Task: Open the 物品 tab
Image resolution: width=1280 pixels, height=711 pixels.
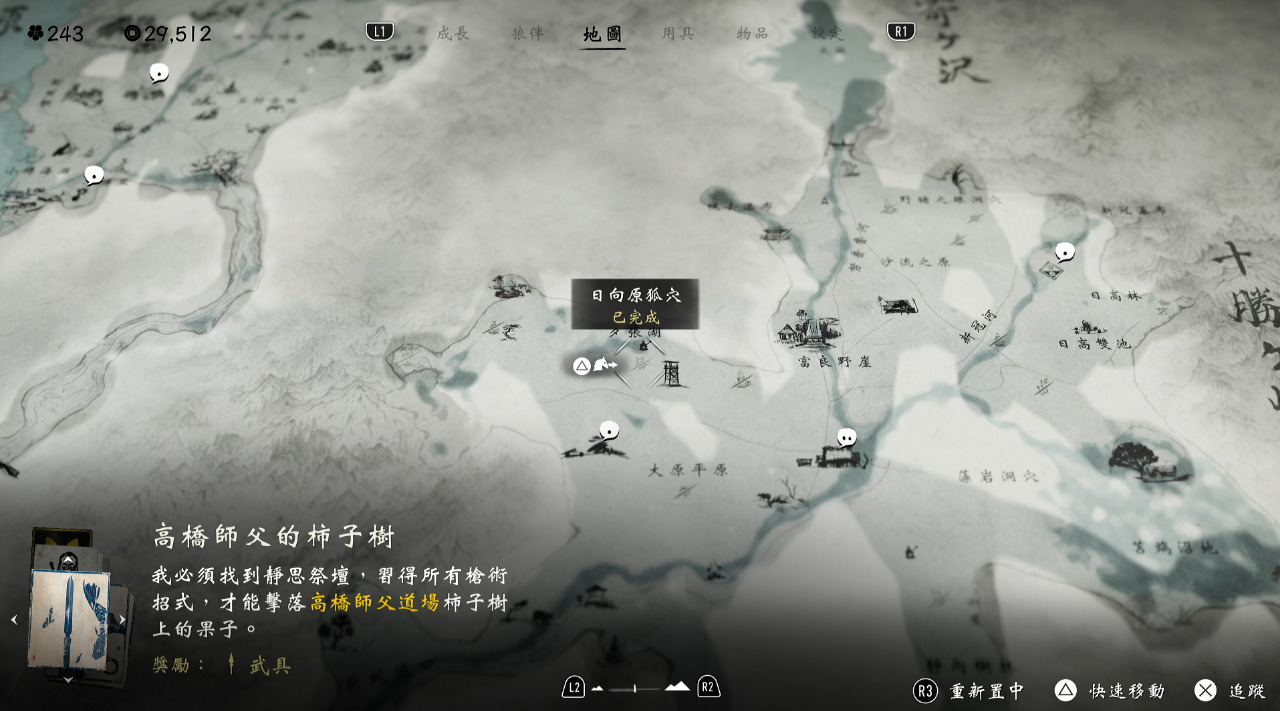Action: (x=752, y=33)
